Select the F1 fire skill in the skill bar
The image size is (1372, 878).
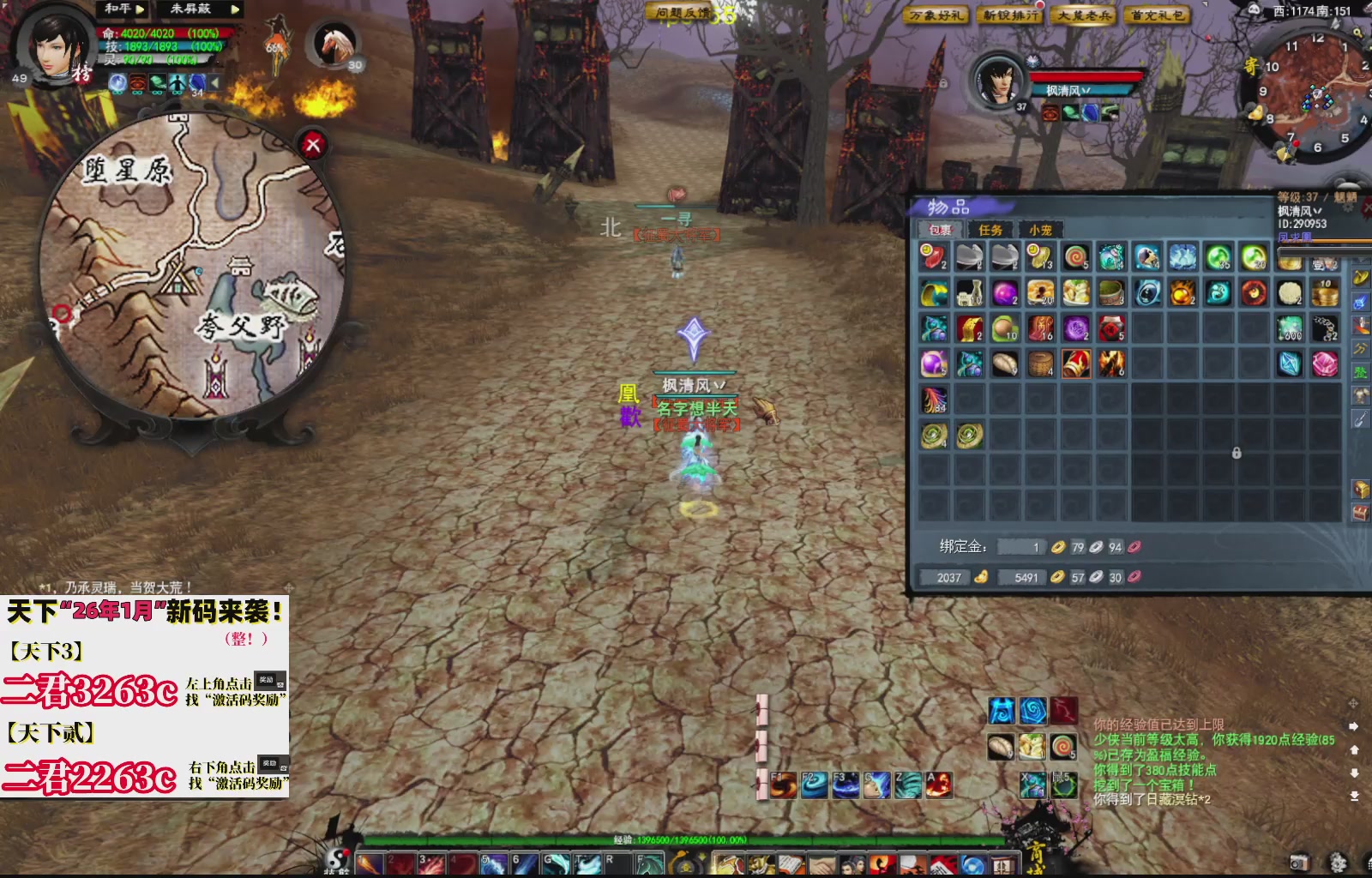click(784, 785)
